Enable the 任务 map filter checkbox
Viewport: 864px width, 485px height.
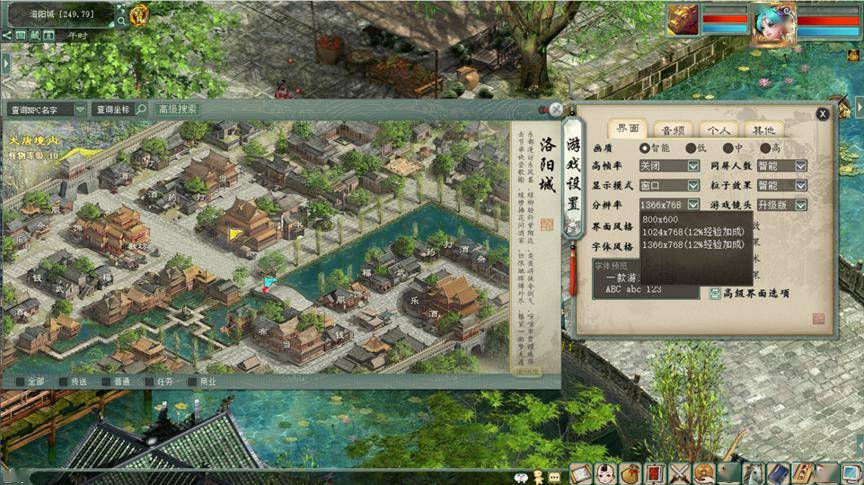pos(150,381)
